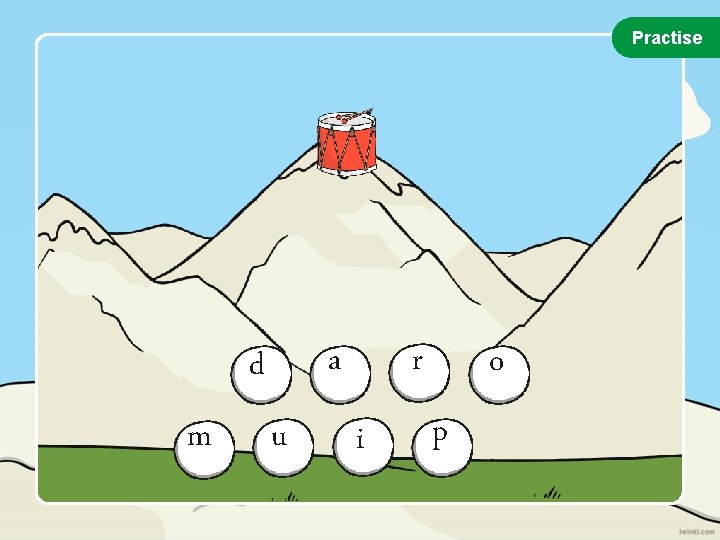This screenshot has height=540, width=720.
Task: Select the letter d snowball
Action: [260, 369]
